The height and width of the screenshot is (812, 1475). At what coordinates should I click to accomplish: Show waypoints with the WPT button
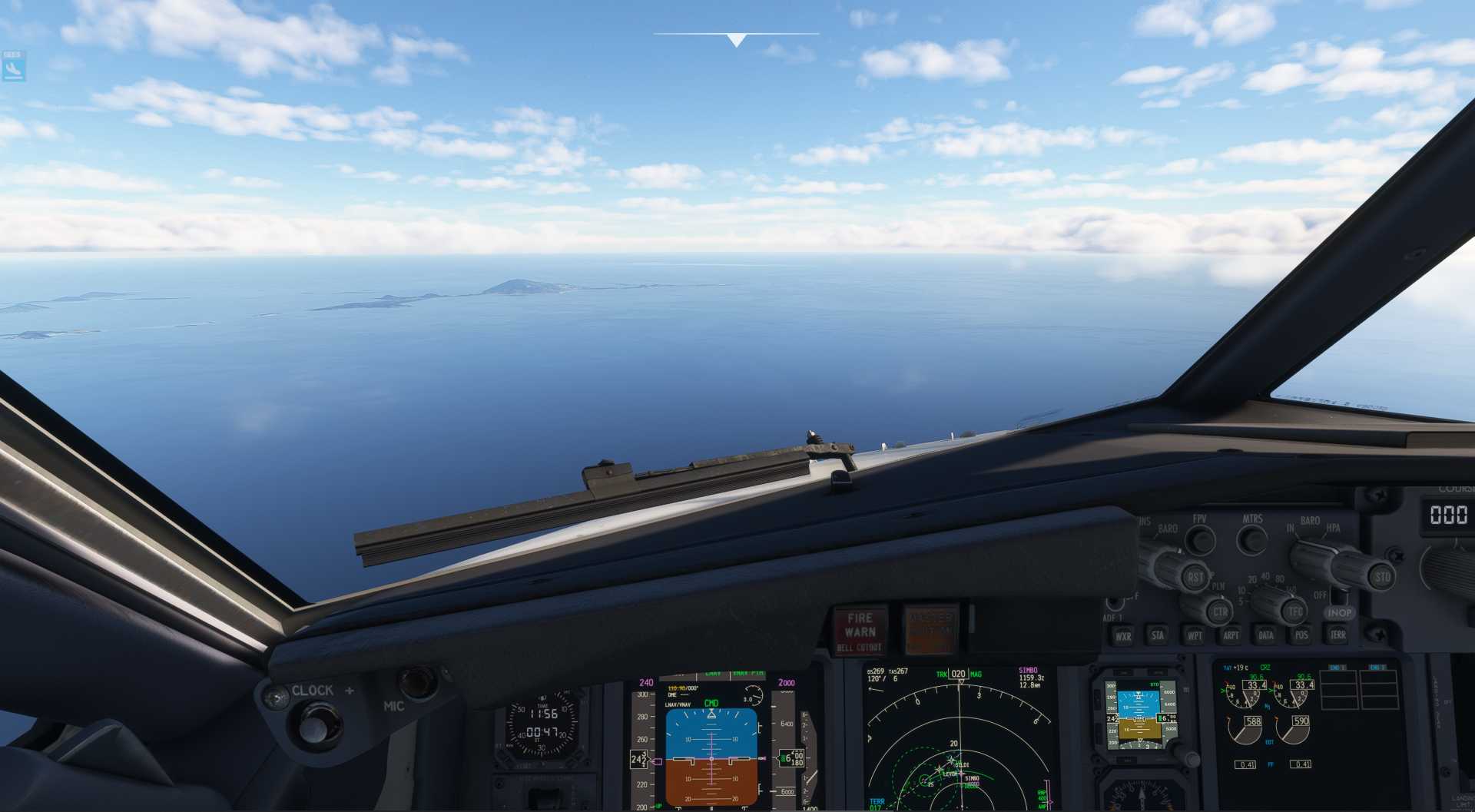tap(1195, 635)
